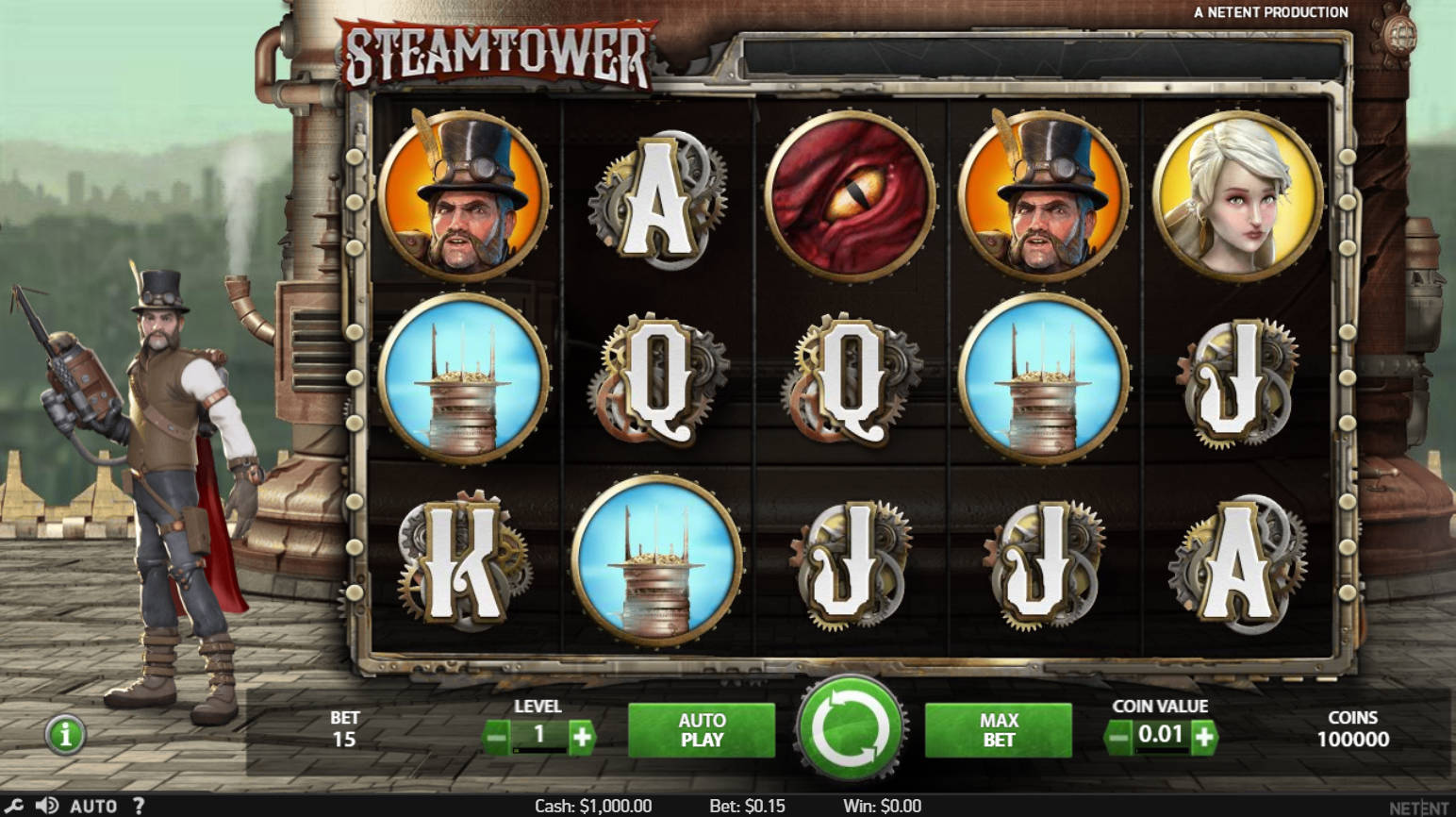
Task: Click the question mark help icon
Action: coord(138,807)
